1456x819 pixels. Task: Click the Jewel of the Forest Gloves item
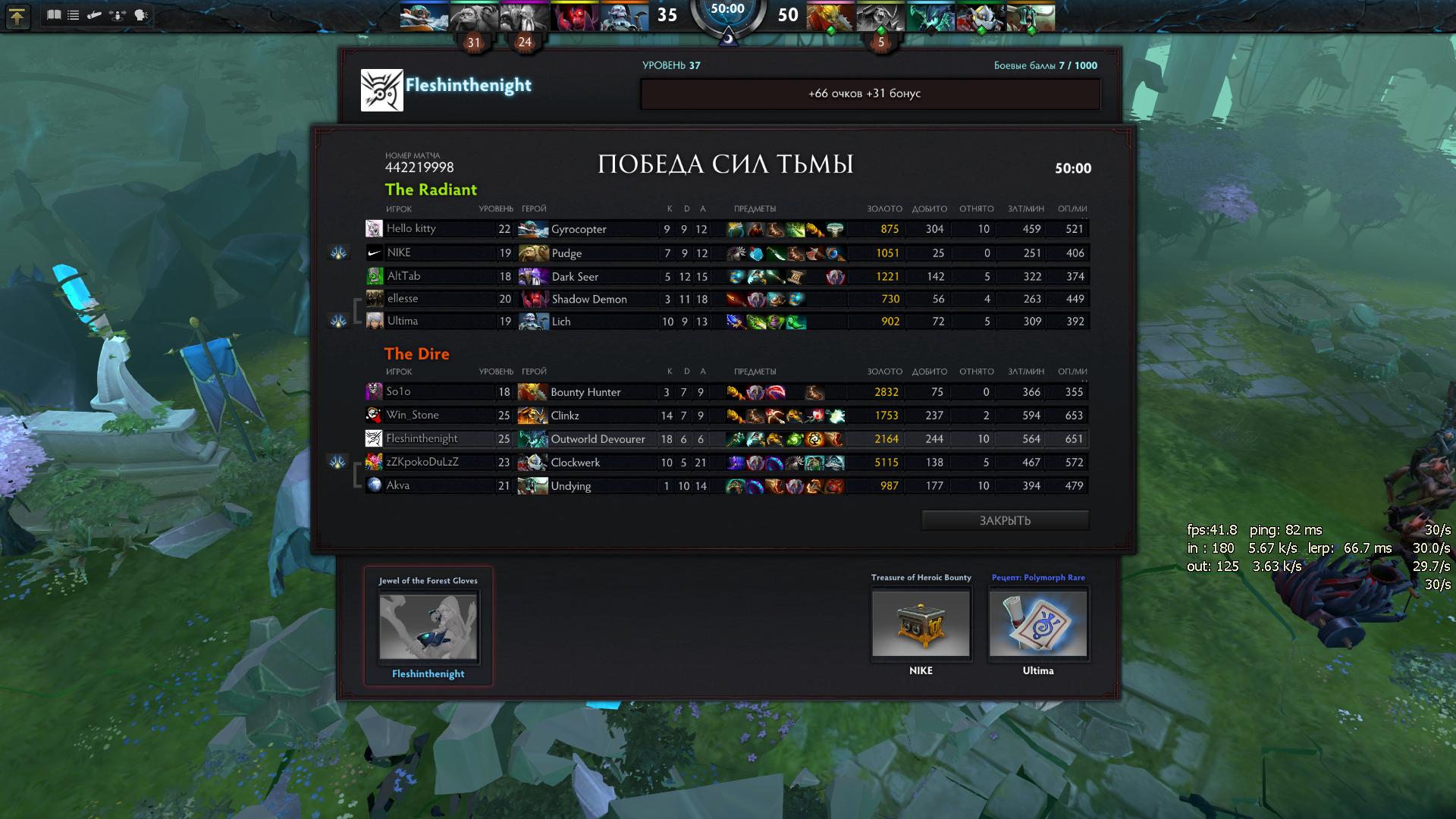click(x=428, y=626)
